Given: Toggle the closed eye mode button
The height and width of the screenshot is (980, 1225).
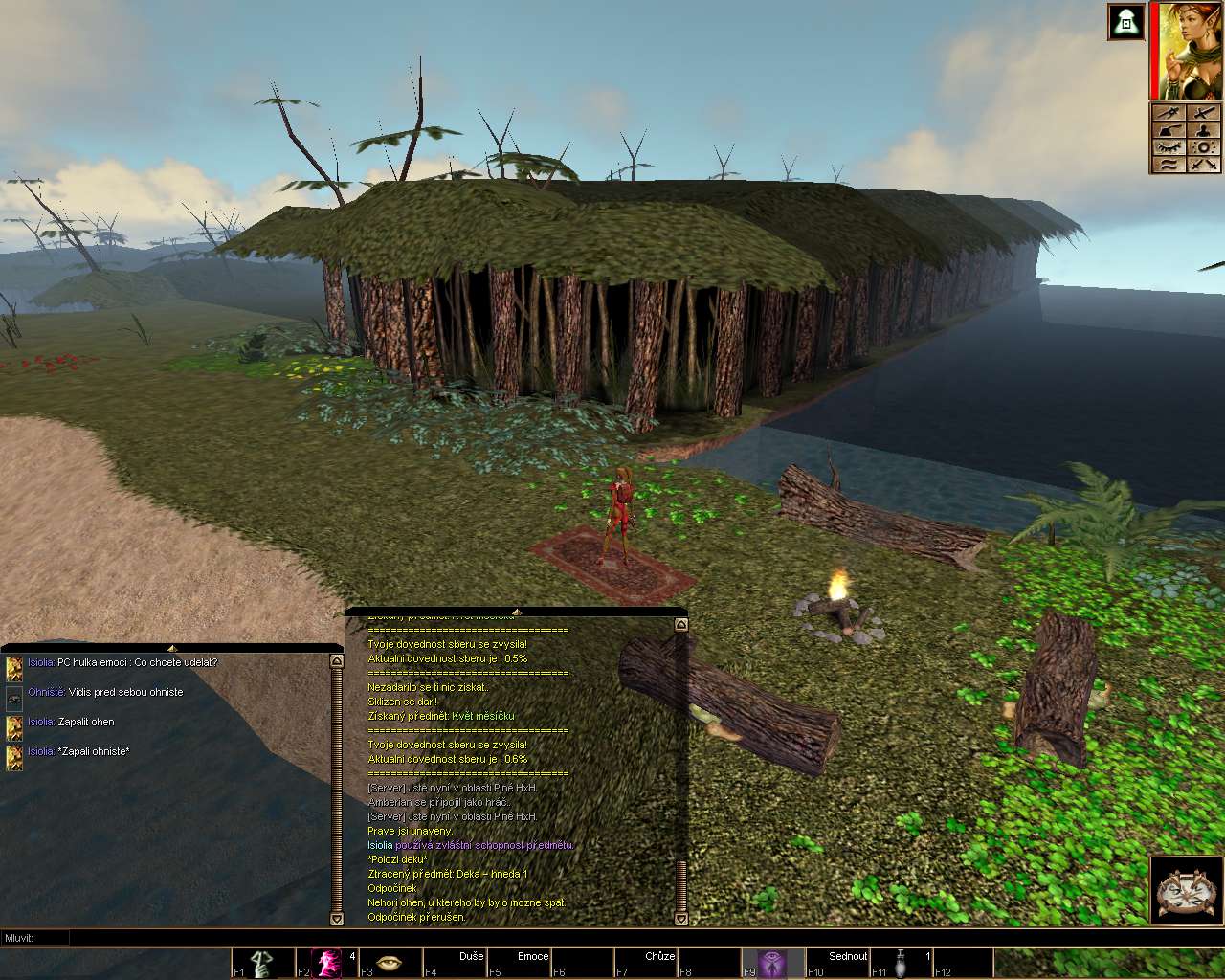Looking at the screenshot, I should (x=1169, y=147).
